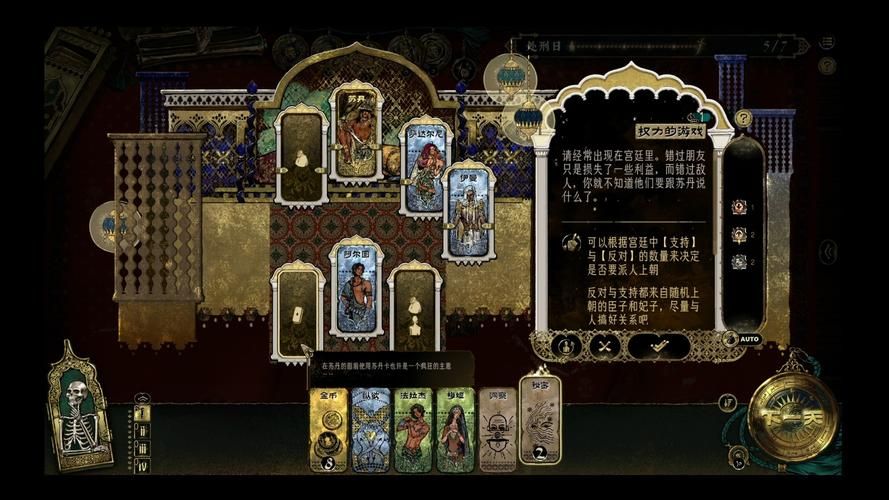Click the crossed swords button

tap(604, 345)
